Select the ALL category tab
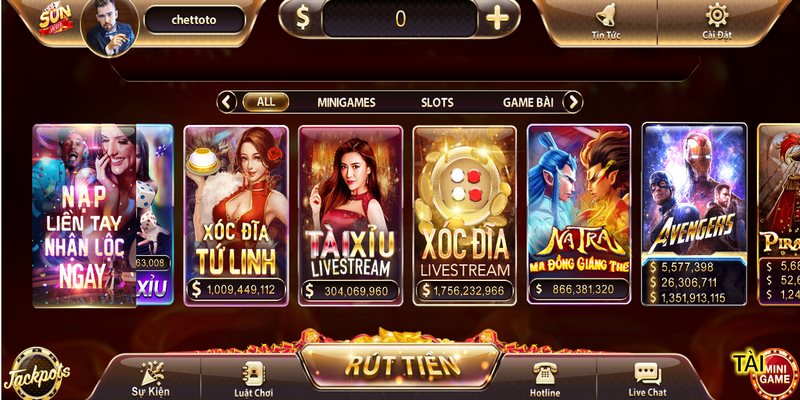Viewport: 800px width, 400px height. coord(266,102)
